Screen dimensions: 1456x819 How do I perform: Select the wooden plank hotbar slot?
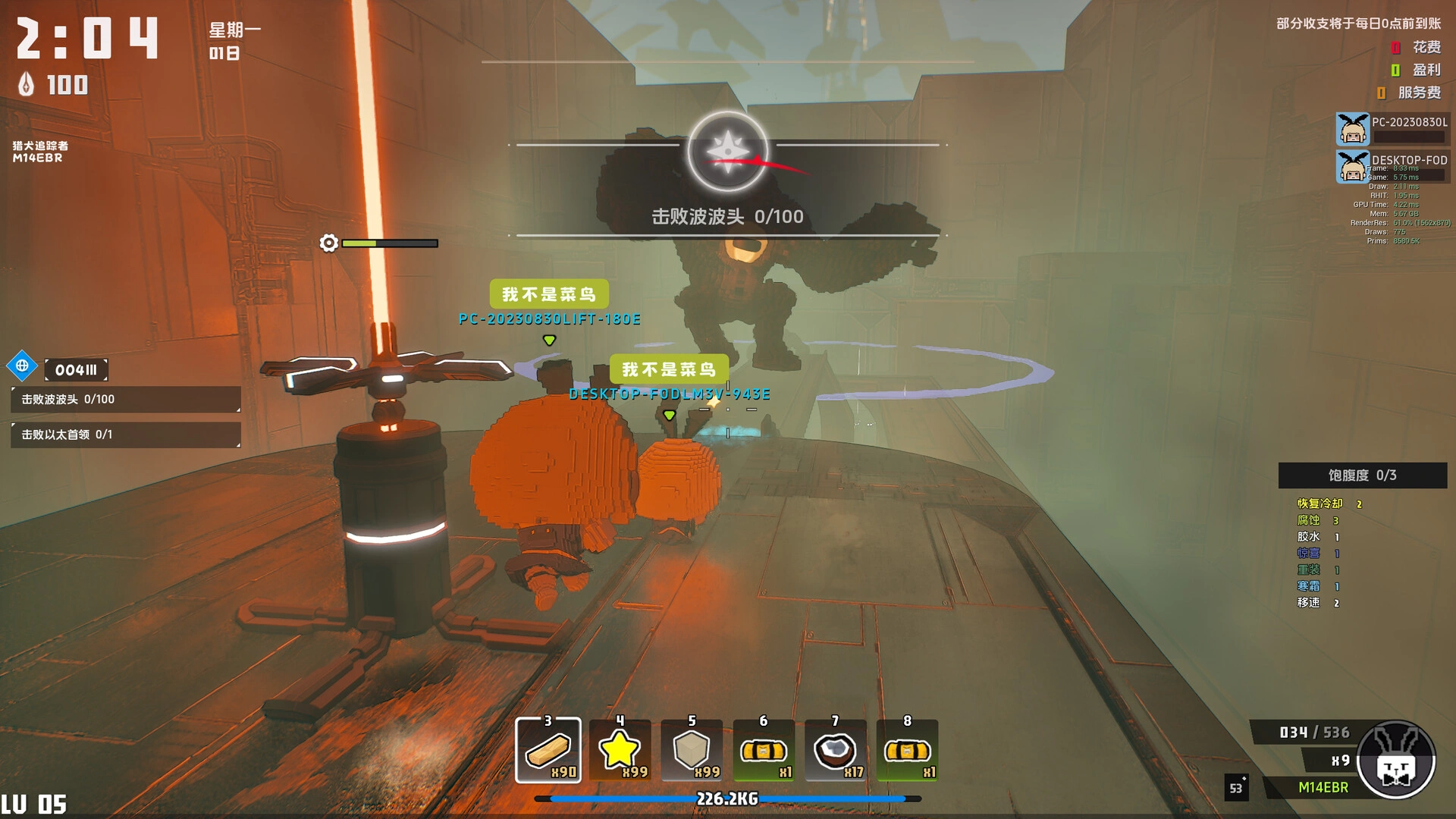click(548, 750)
